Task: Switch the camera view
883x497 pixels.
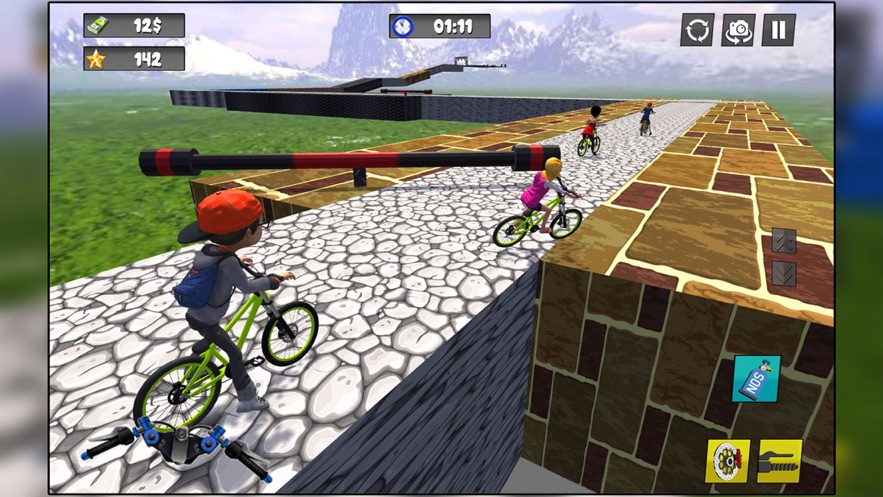Action: (x=738, y=30)
